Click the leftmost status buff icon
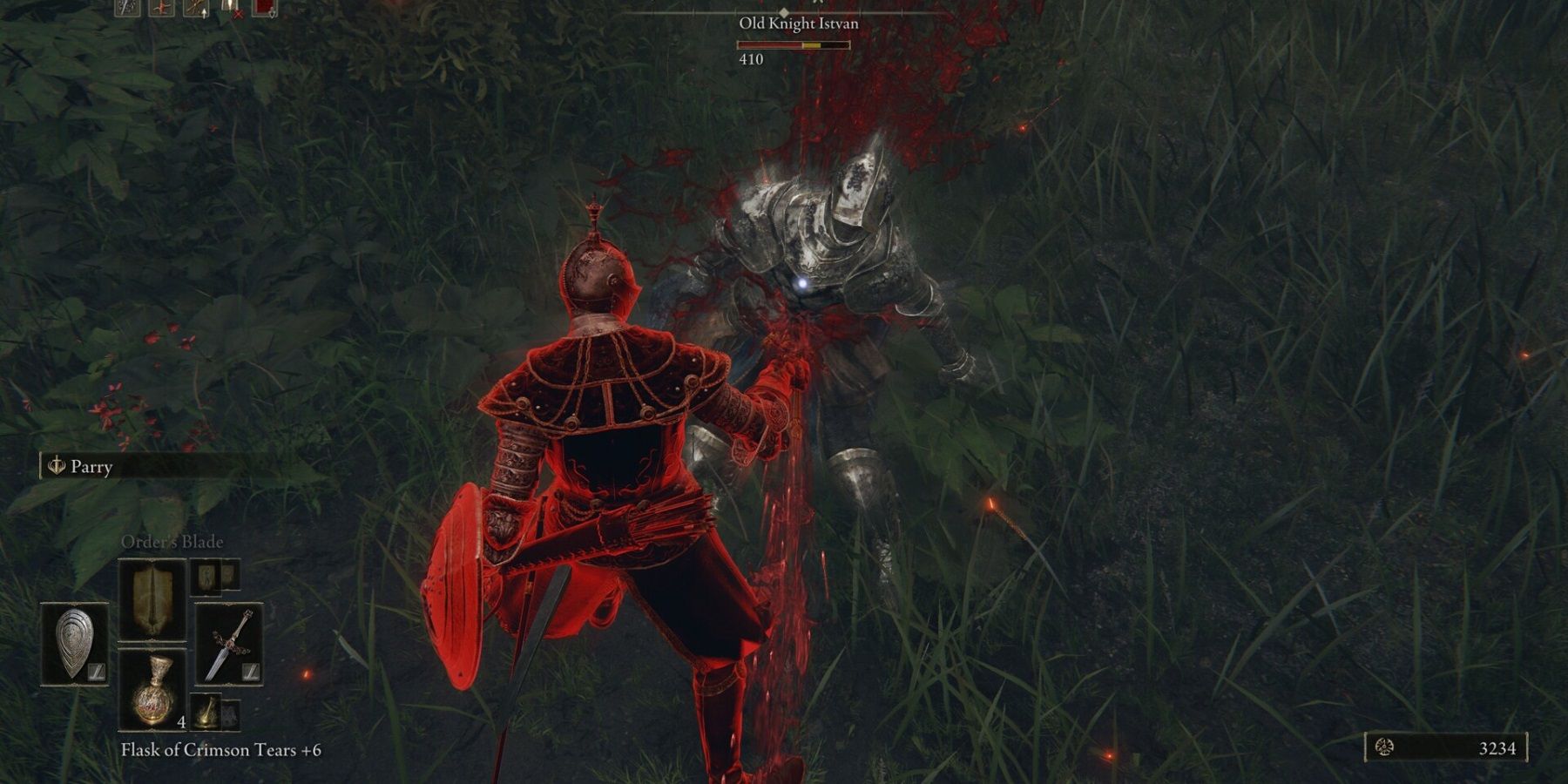 point(126,8)
